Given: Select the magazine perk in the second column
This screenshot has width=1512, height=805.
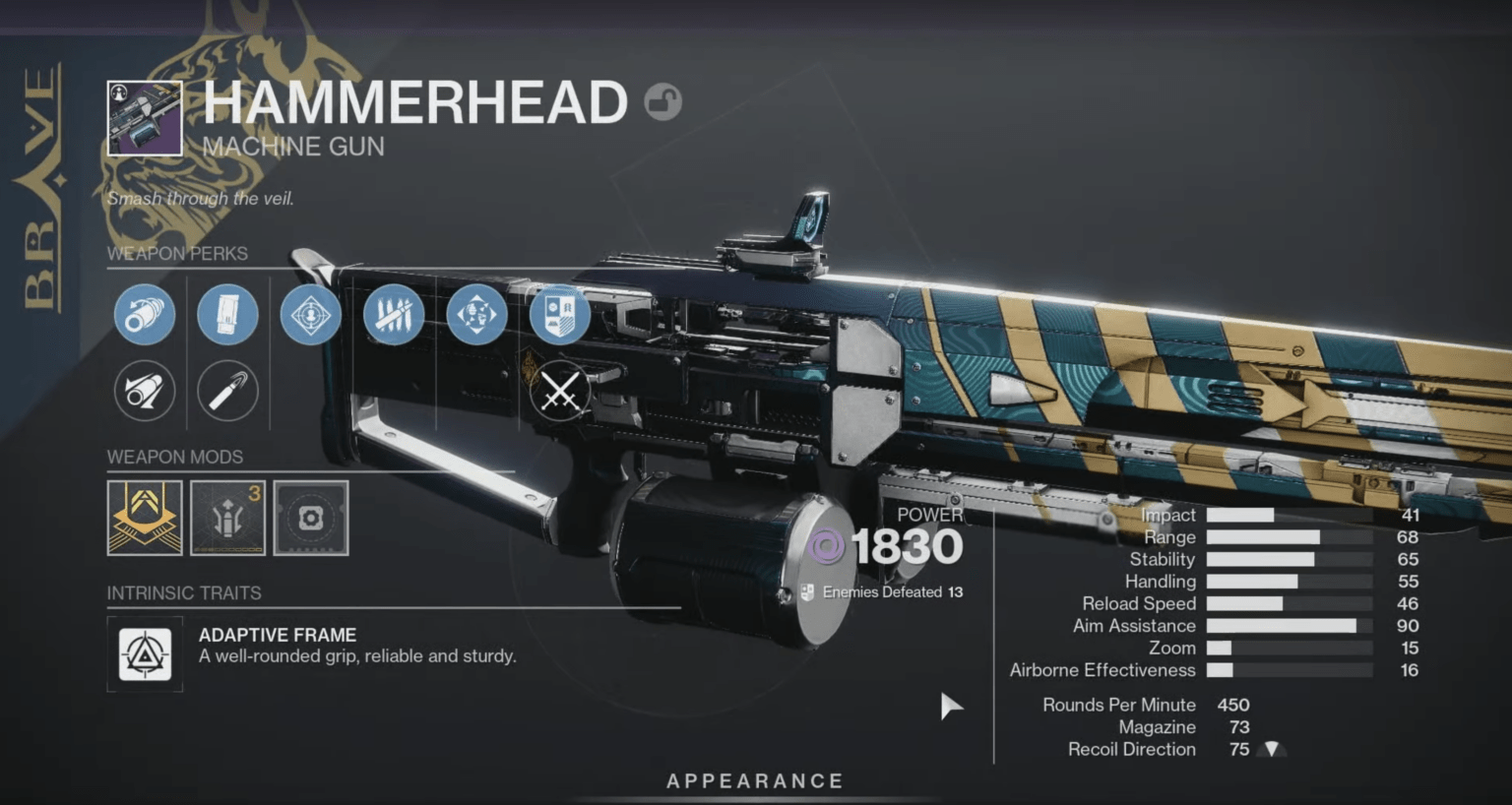Looking at the screenshot, I should [x=227, y=315].
